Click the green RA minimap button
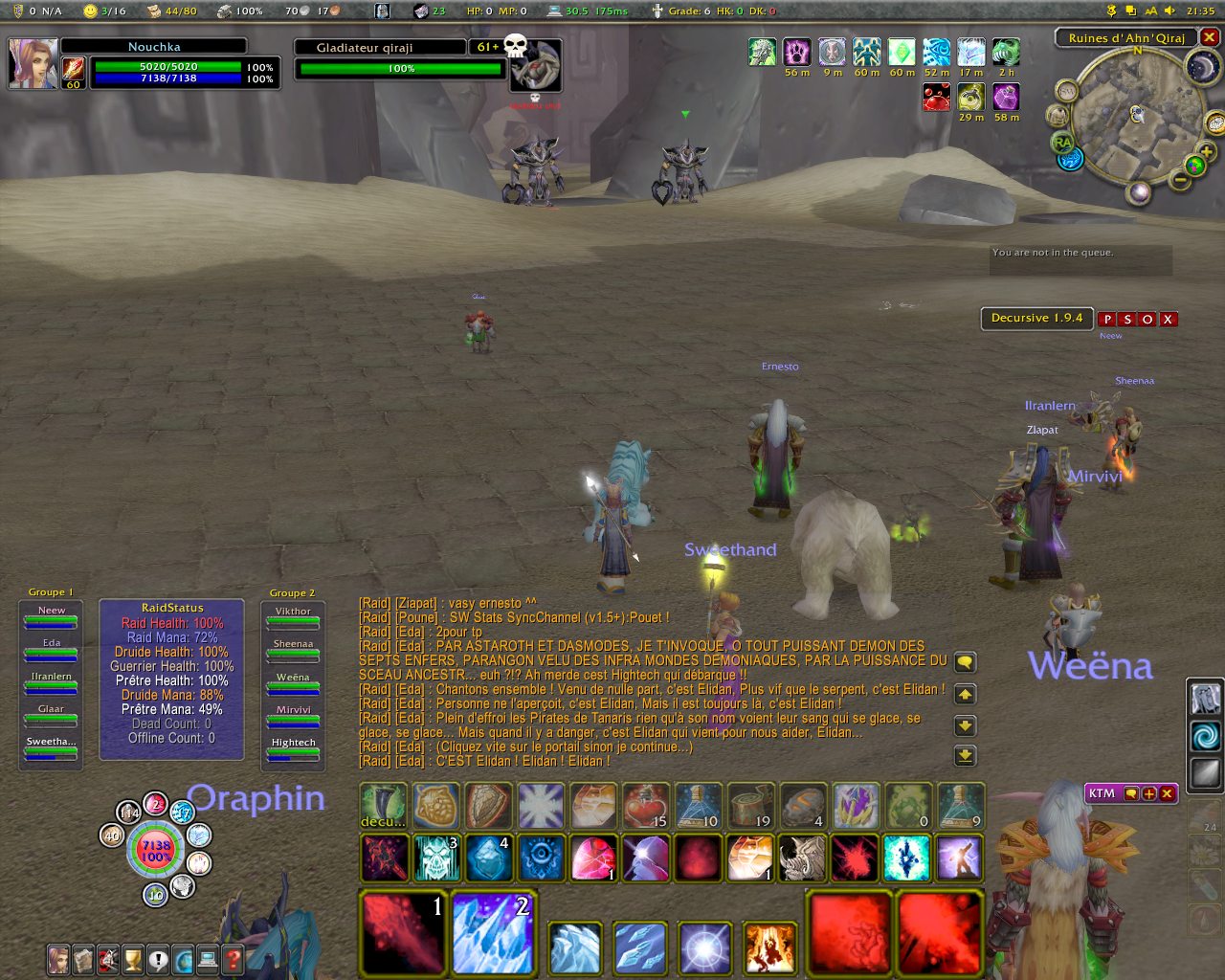 pos(1061,143)
